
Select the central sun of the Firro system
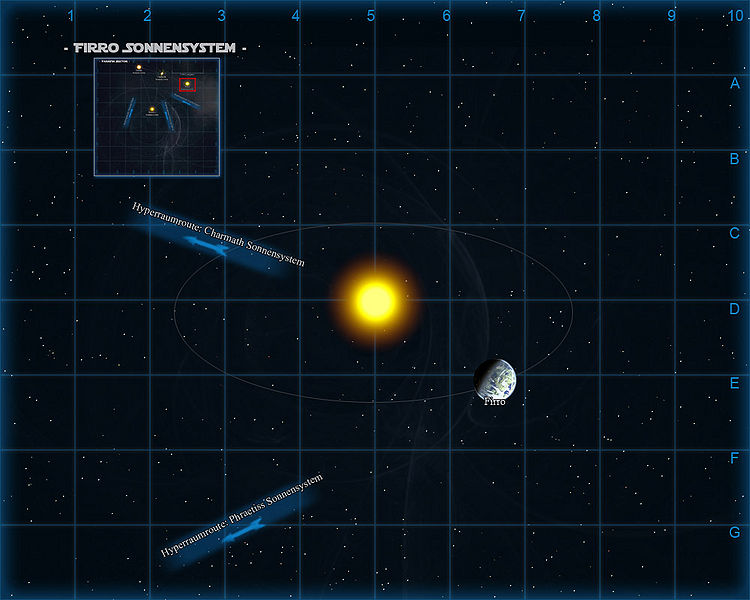coord(375,299)
